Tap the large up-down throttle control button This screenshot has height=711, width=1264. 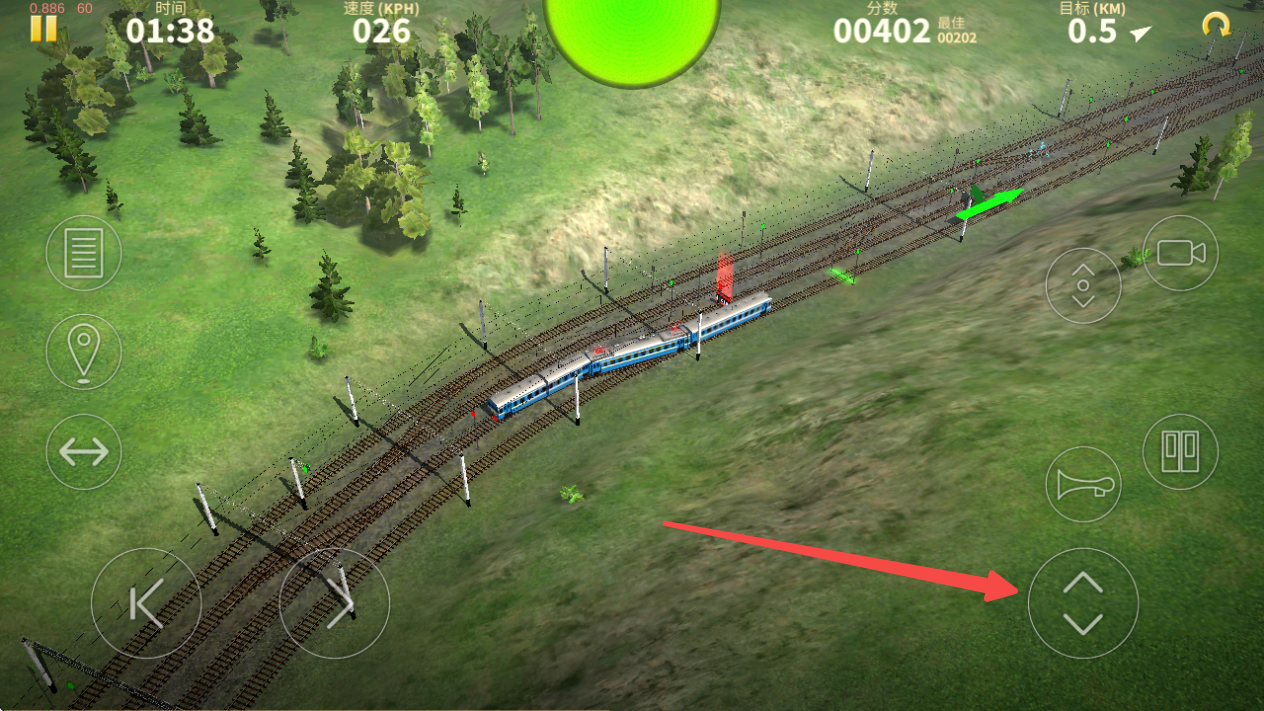click(1083, 603)
